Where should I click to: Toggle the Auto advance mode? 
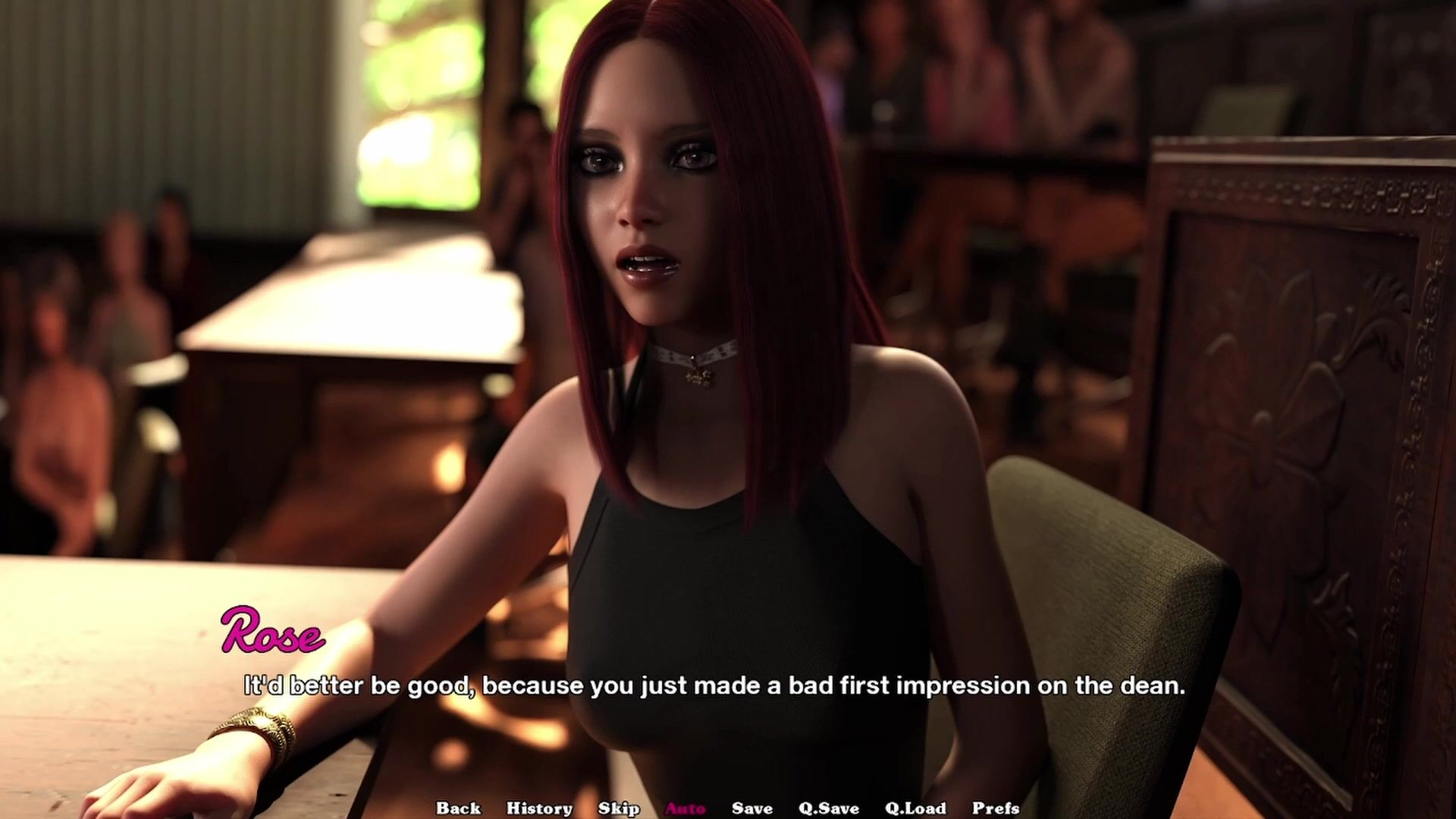(685, 808)
